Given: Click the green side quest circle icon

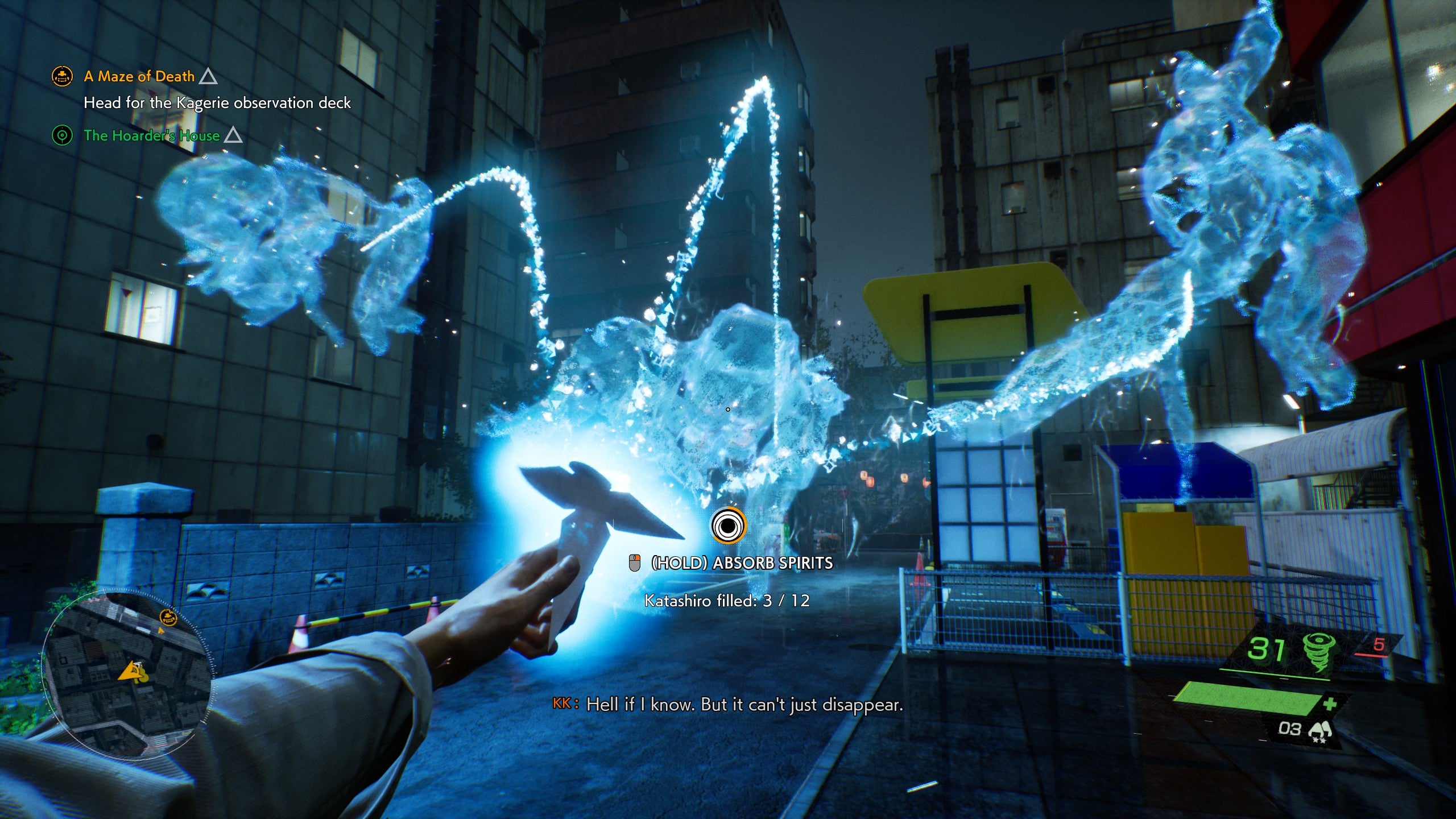Looking at the screenshot, I should (x=62, y=135).
